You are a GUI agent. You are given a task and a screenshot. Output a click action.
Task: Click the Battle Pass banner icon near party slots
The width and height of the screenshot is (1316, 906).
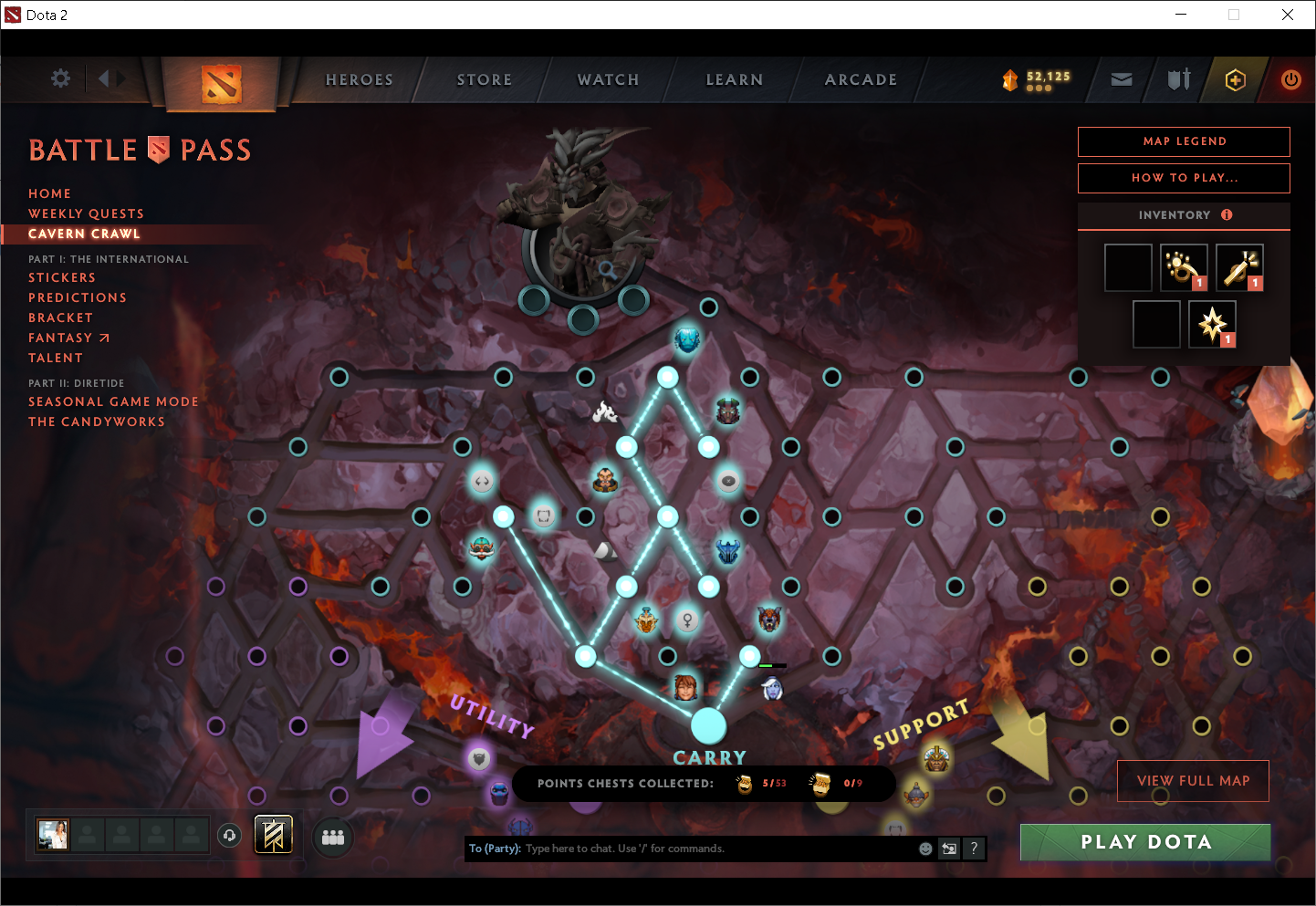click(x=273, y=833)
